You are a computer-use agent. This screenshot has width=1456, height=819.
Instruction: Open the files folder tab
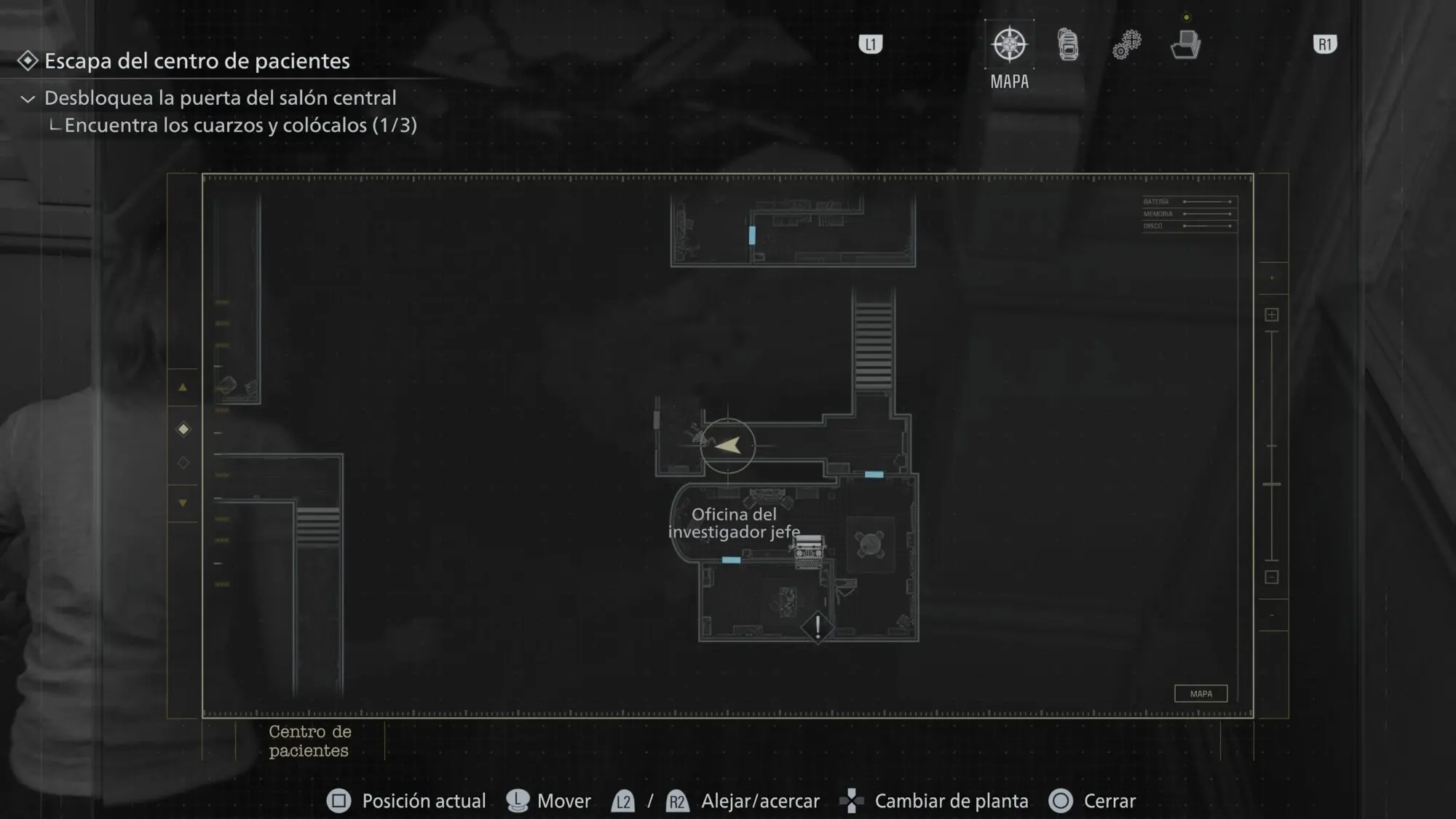[x=1185, y=45]
